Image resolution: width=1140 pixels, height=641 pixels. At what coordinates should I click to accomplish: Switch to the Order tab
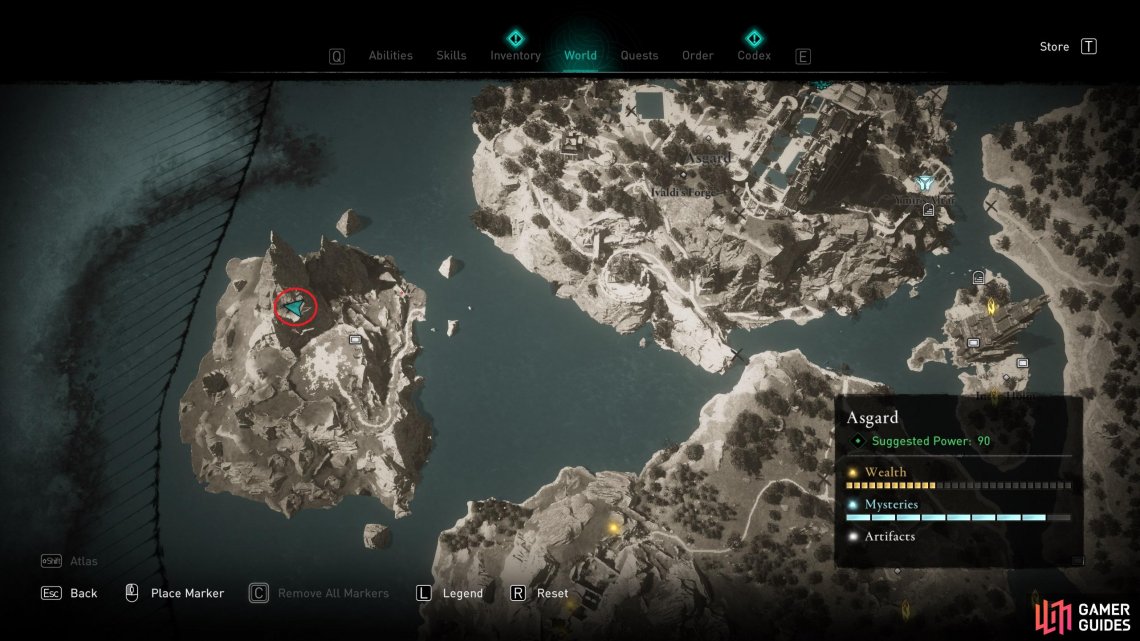698,56
